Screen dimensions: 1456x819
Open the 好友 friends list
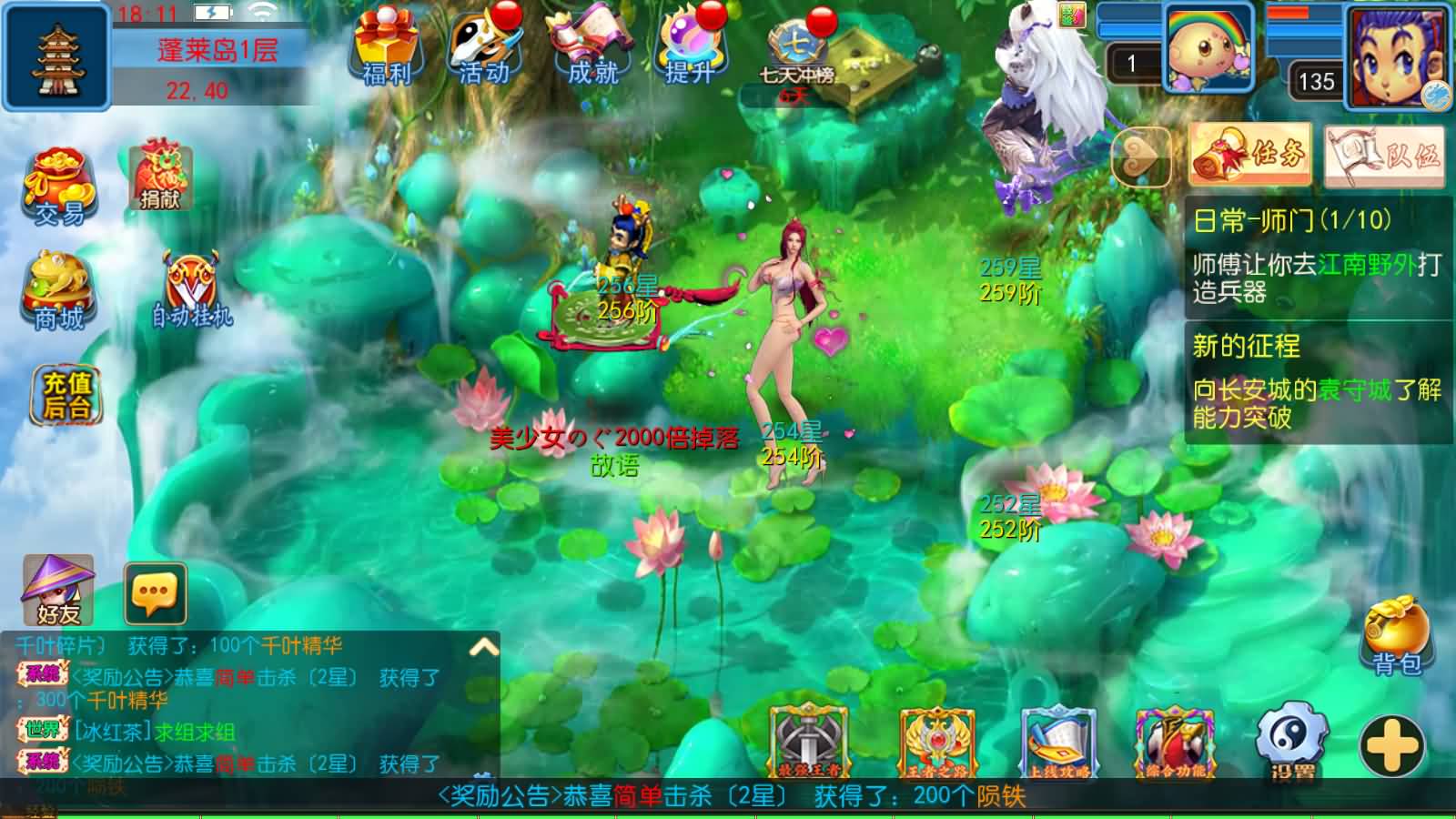pos(57,591)
